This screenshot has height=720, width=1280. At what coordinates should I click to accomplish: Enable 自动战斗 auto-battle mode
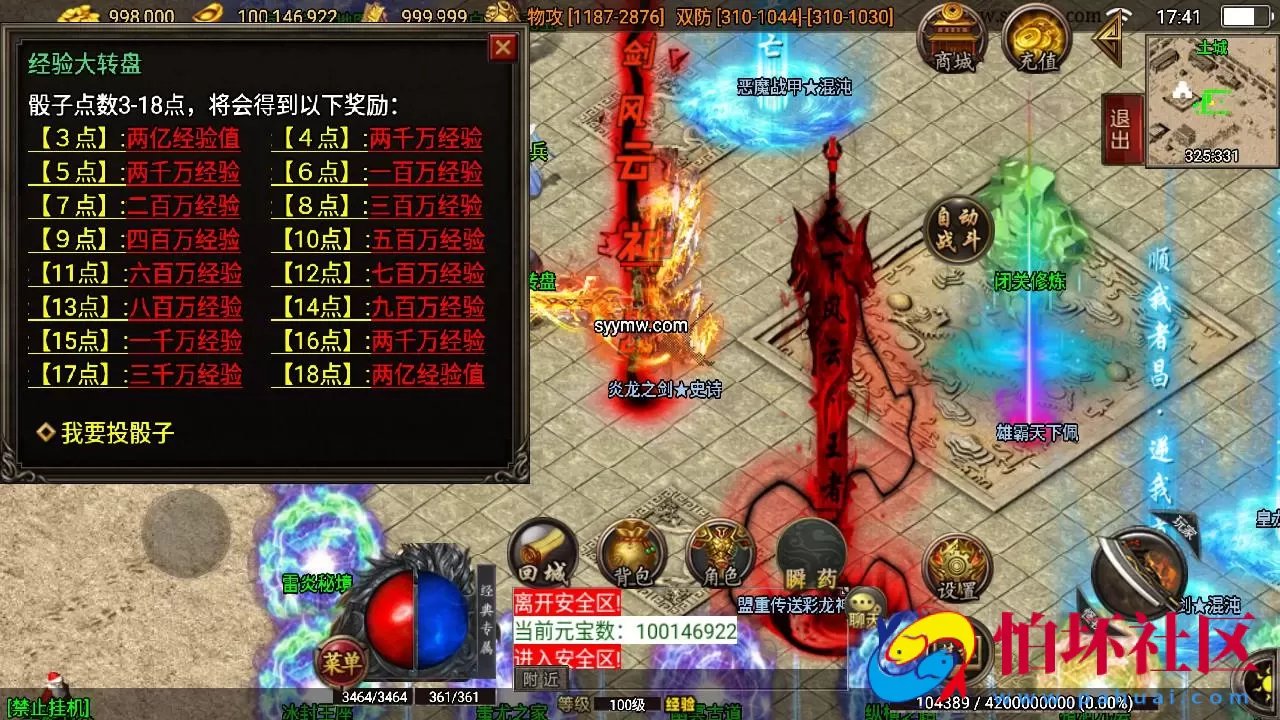click(957, 228)
